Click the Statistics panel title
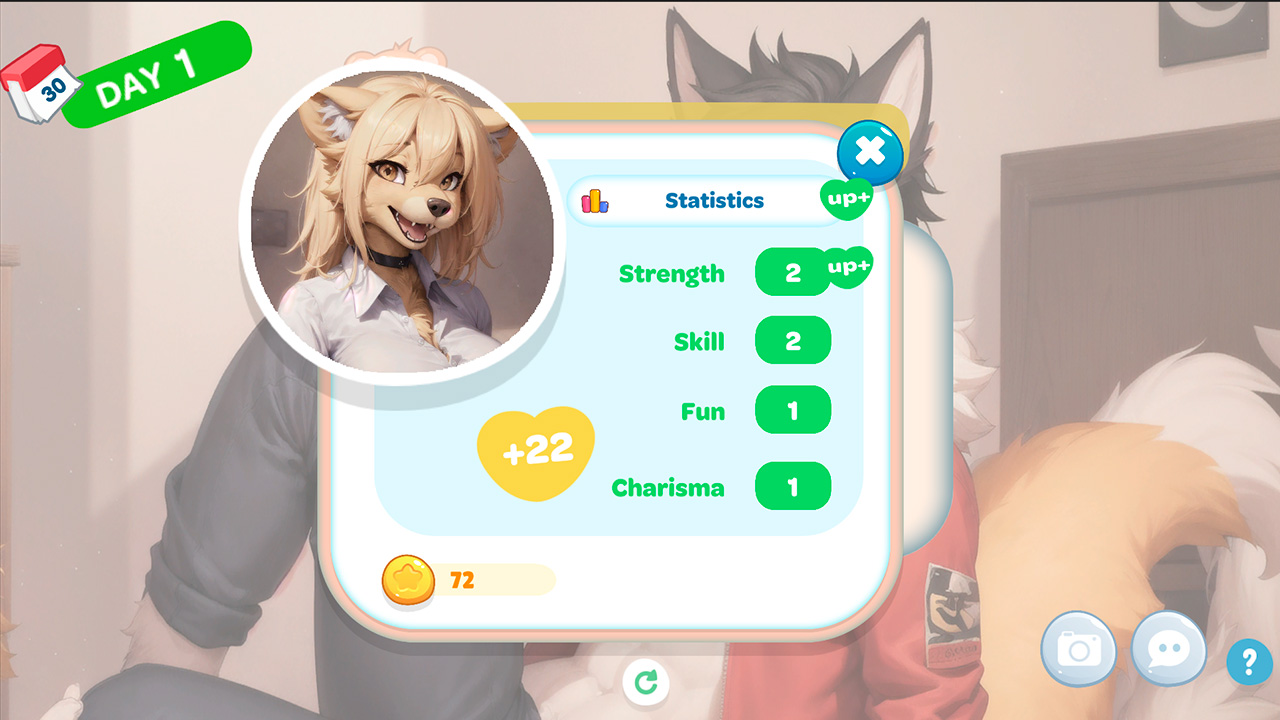This screenshot has width=1280, height=720. pos(712,200)
